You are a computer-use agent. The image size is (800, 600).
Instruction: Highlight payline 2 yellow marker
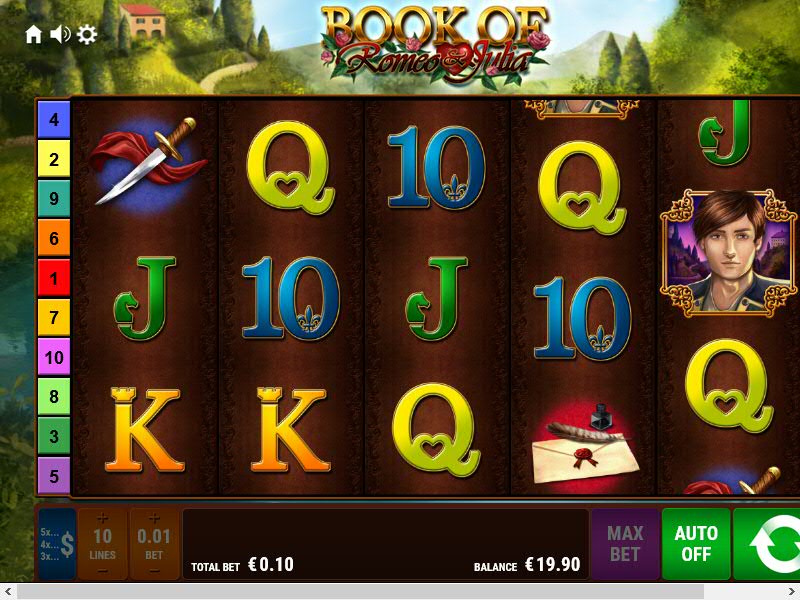click(54, 159)
